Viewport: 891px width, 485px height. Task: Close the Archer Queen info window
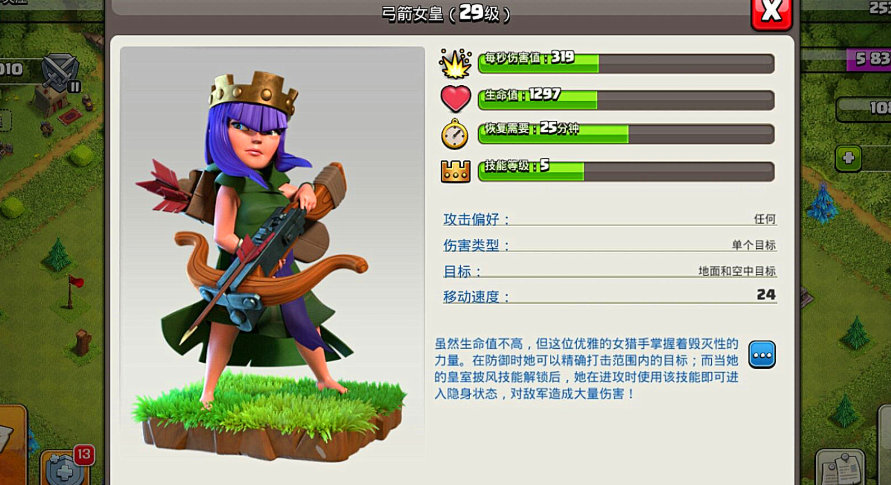771,12
